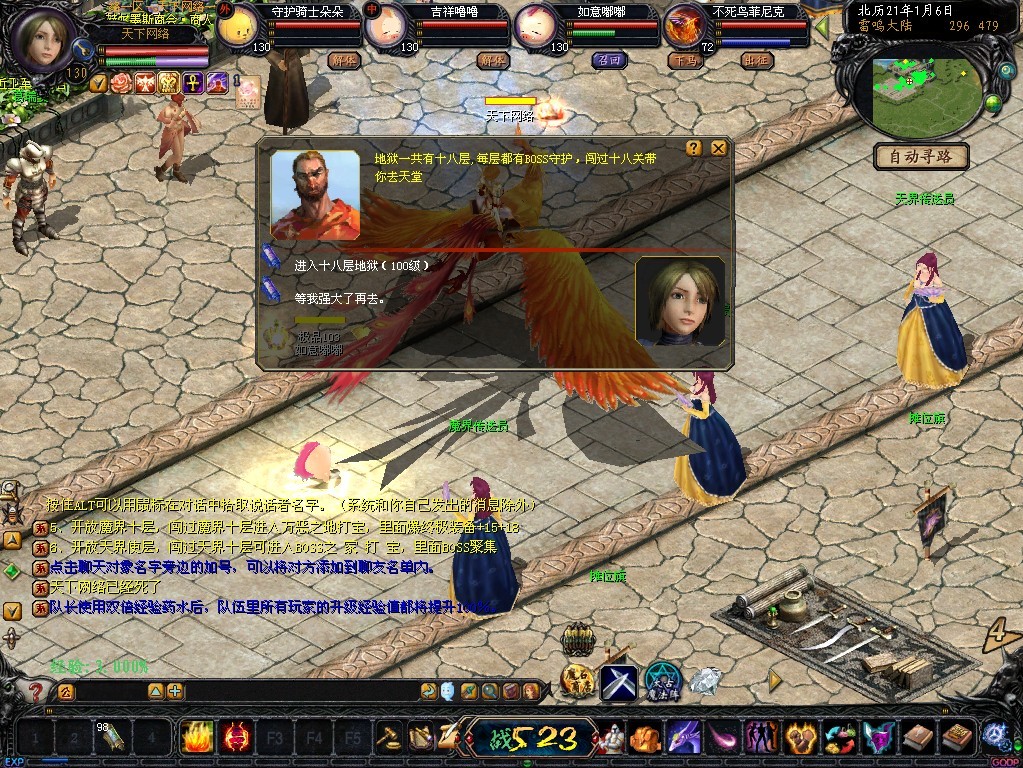Click the 出征 button under the phoenix mount
The image size is (1023, 768).
(757, 60)
